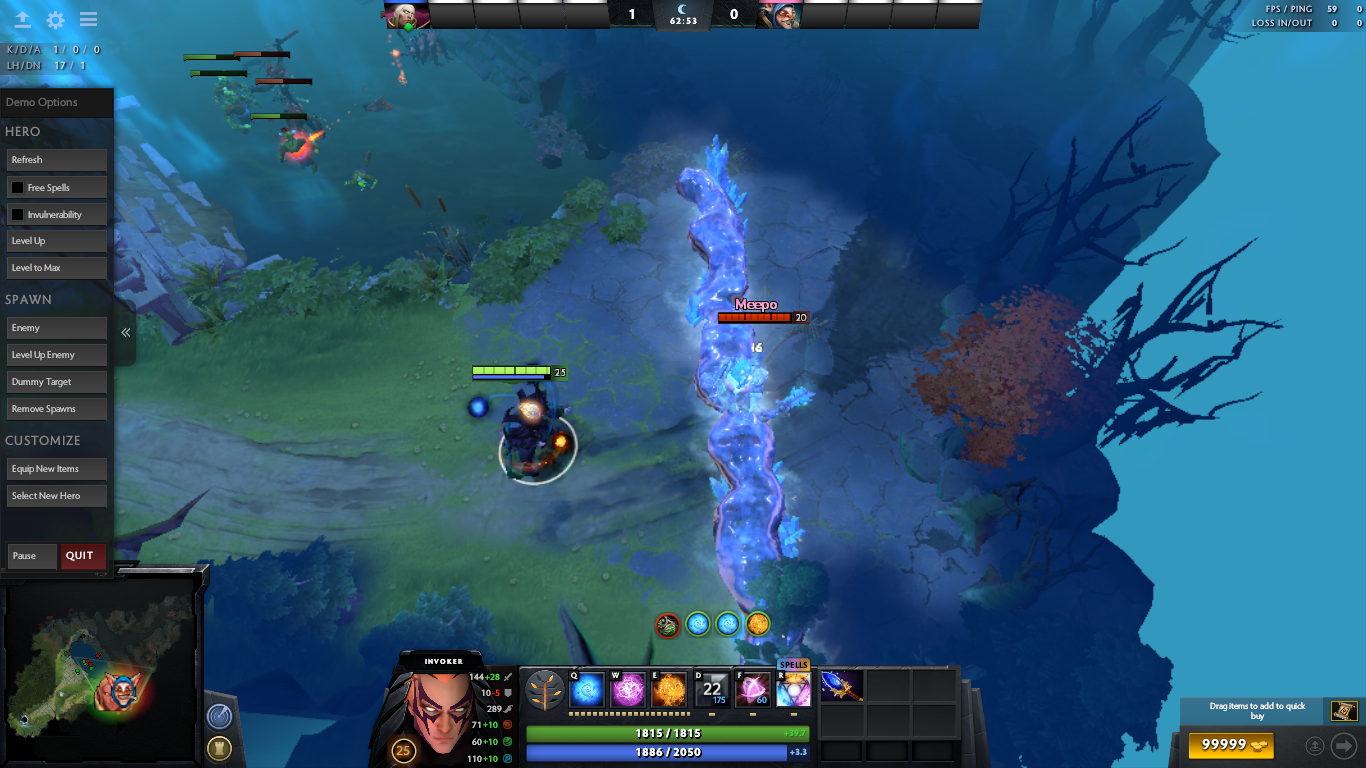
Task: Select the Wex ability icon
Action: point(628,690)
